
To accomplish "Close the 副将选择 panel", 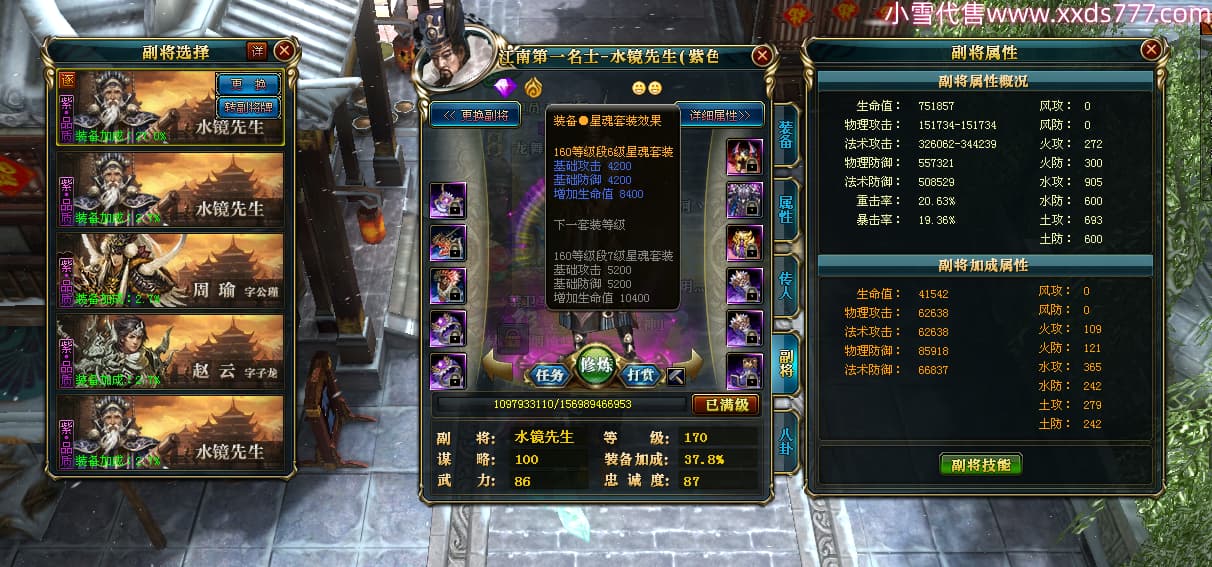I will (285, 50).
